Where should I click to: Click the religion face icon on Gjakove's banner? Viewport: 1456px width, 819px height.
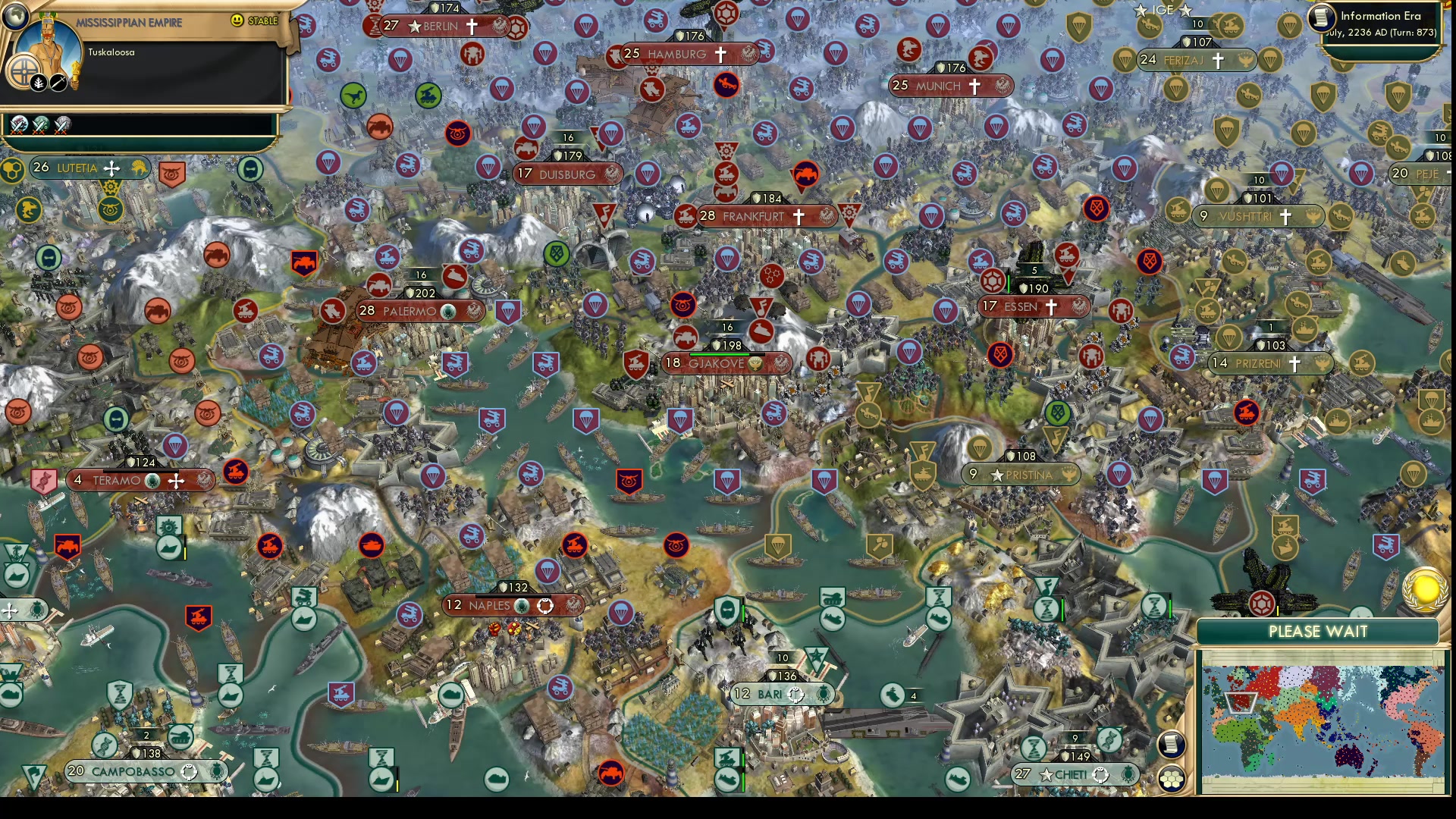click(x=755, y=366)
